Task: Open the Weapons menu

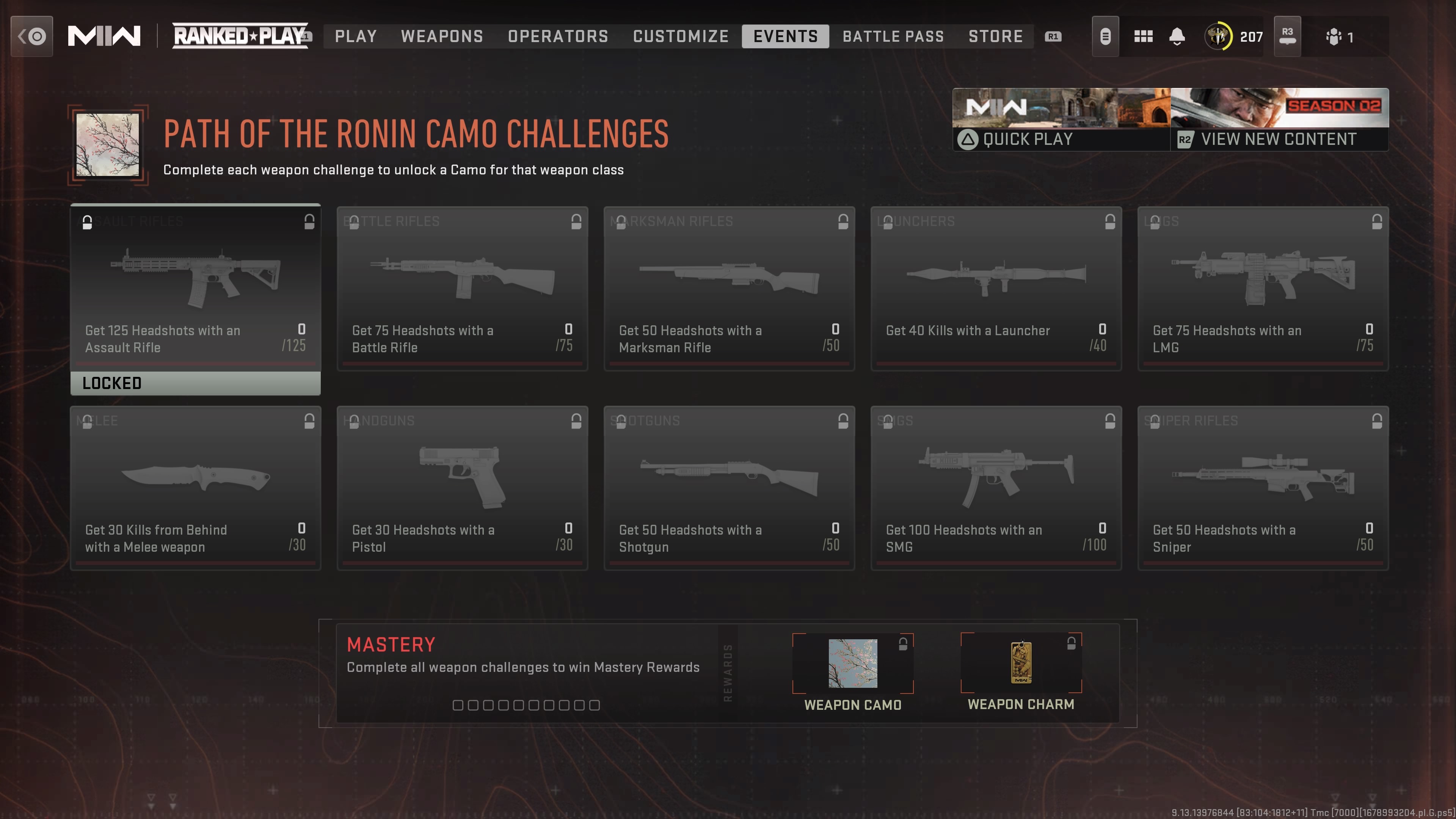Action: 442,36
